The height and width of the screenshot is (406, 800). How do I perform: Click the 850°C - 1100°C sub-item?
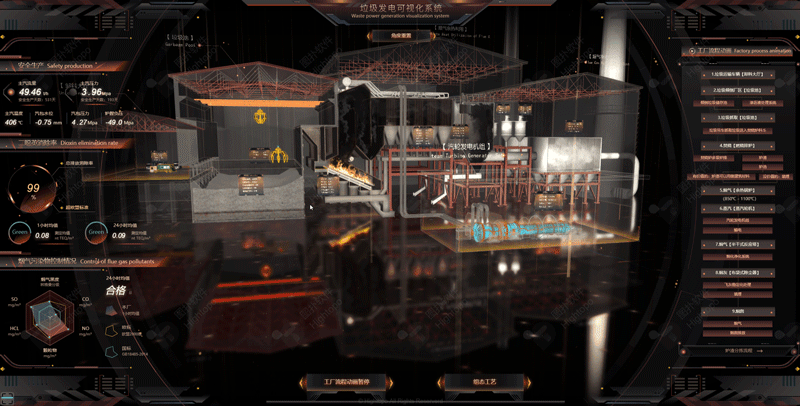(x=737, y=199)
